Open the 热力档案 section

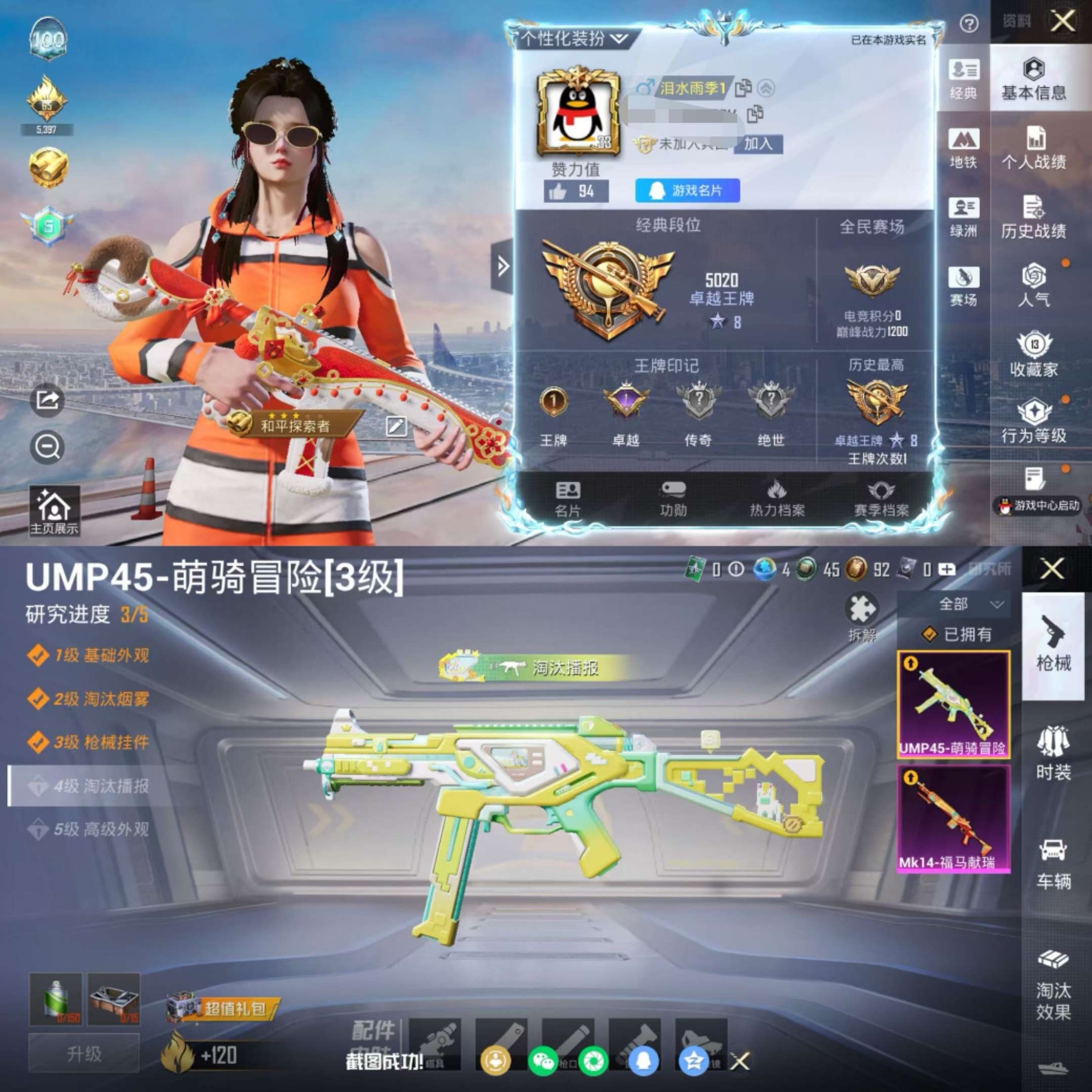click(777, 498)
